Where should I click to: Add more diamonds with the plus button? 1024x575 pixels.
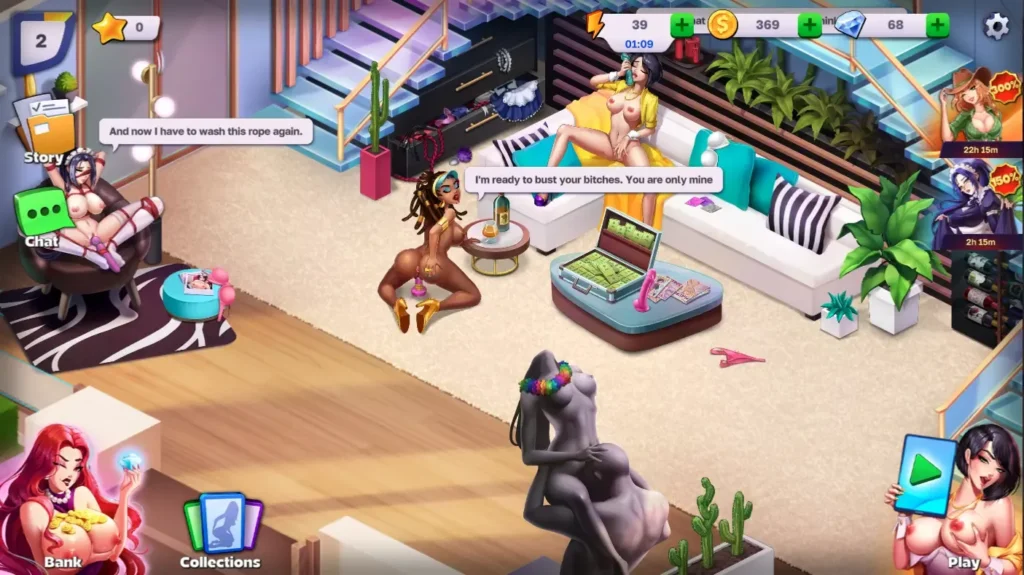tap(937, 25)
